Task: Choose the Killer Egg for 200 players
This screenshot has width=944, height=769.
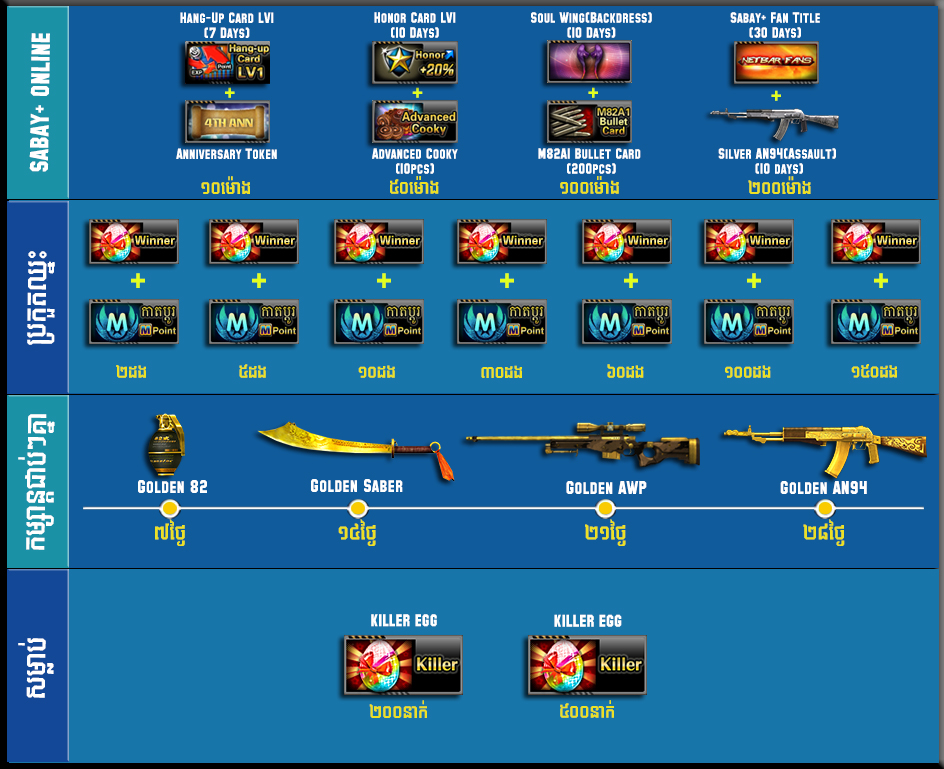Action: (x=403, y=665)
